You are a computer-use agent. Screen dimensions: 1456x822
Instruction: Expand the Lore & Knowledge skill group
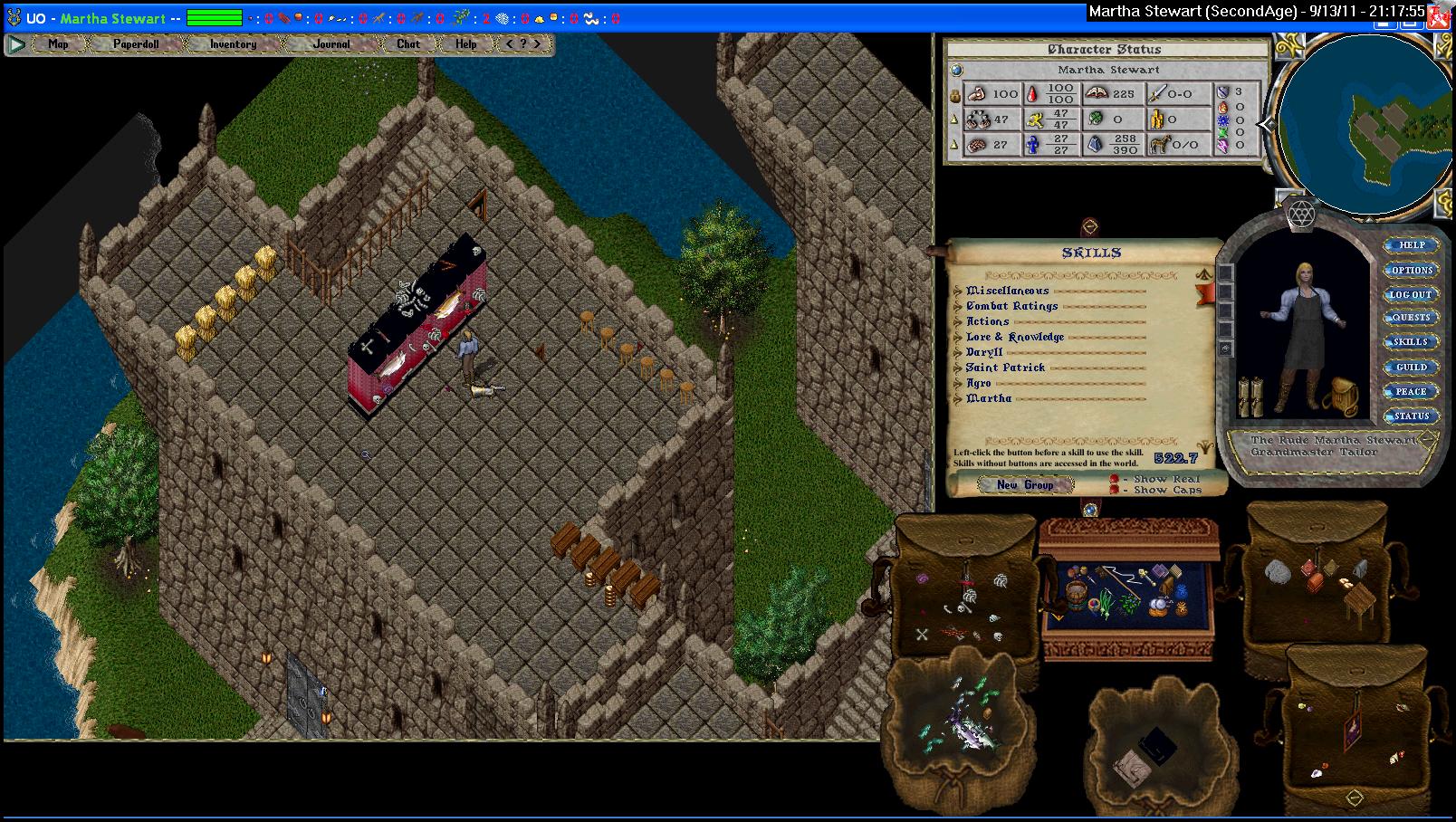click(x=958, y=337)
